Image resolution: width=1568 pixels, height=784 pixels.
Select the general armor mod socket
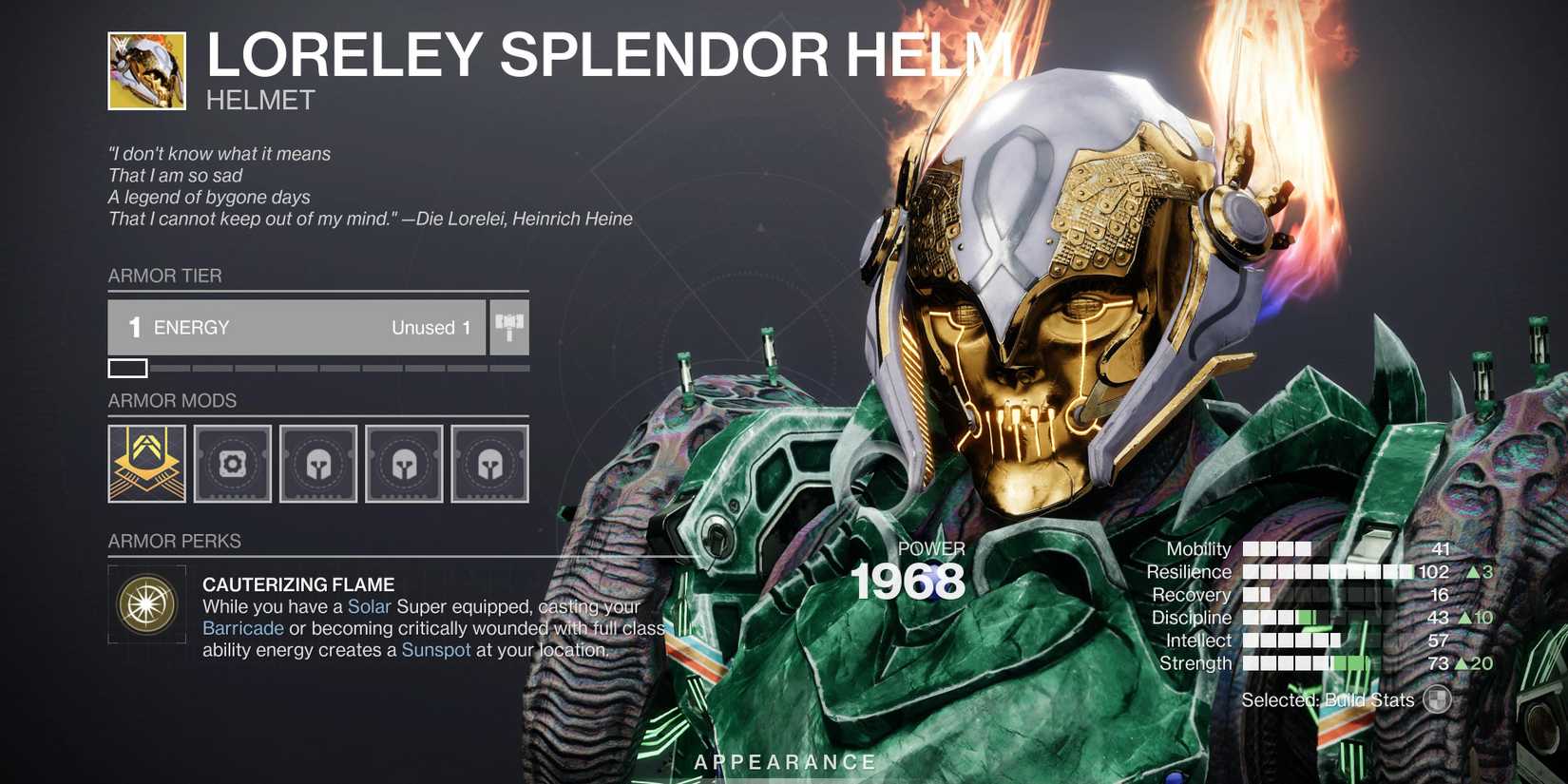click(233, 464)
